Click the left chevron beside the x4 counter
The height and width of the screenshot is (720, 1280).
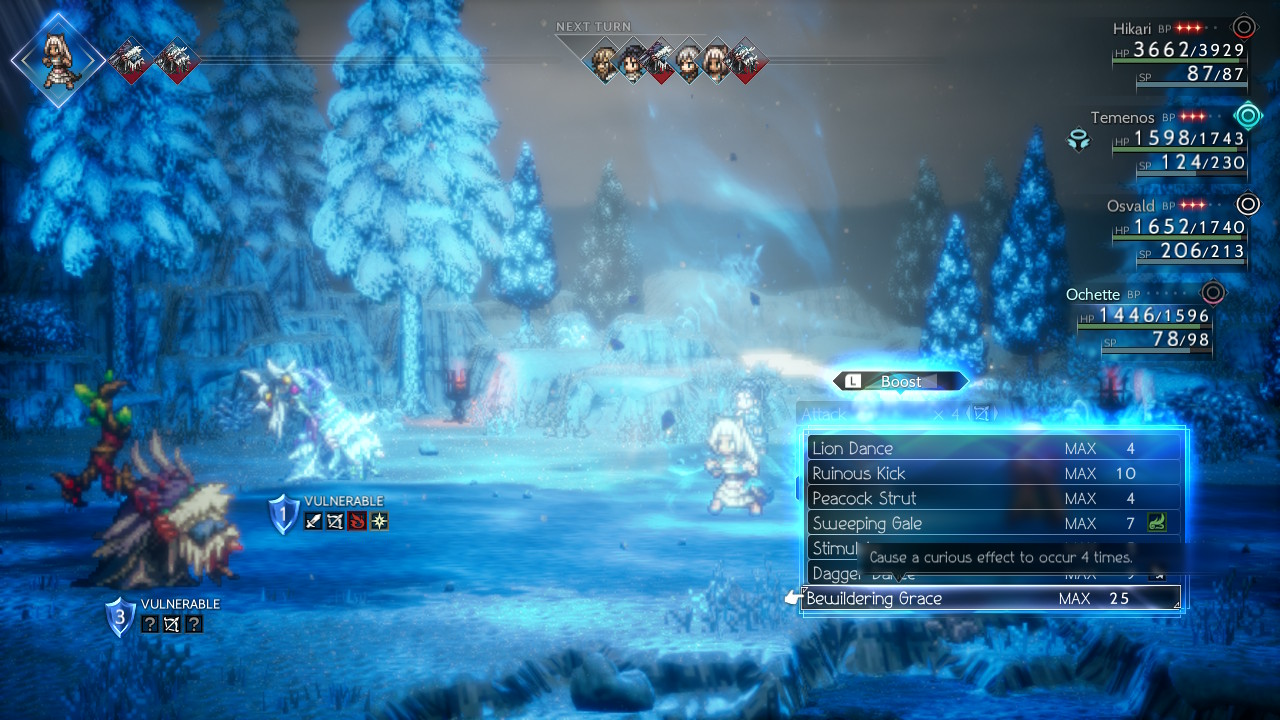pyautogui.click(x=968, y=412)
